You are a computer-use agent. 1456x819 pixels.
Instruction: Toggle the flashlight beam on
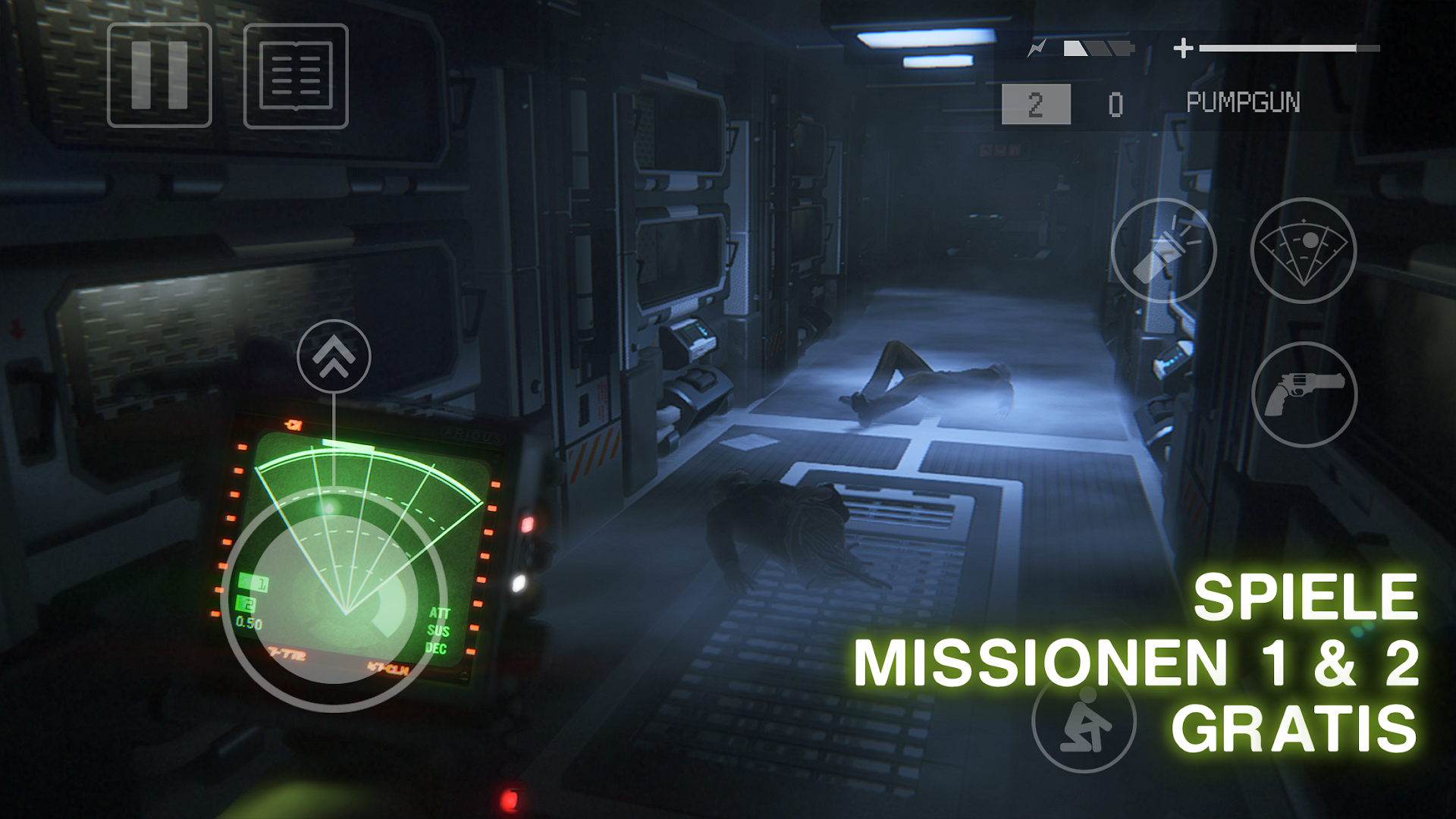1164,250
